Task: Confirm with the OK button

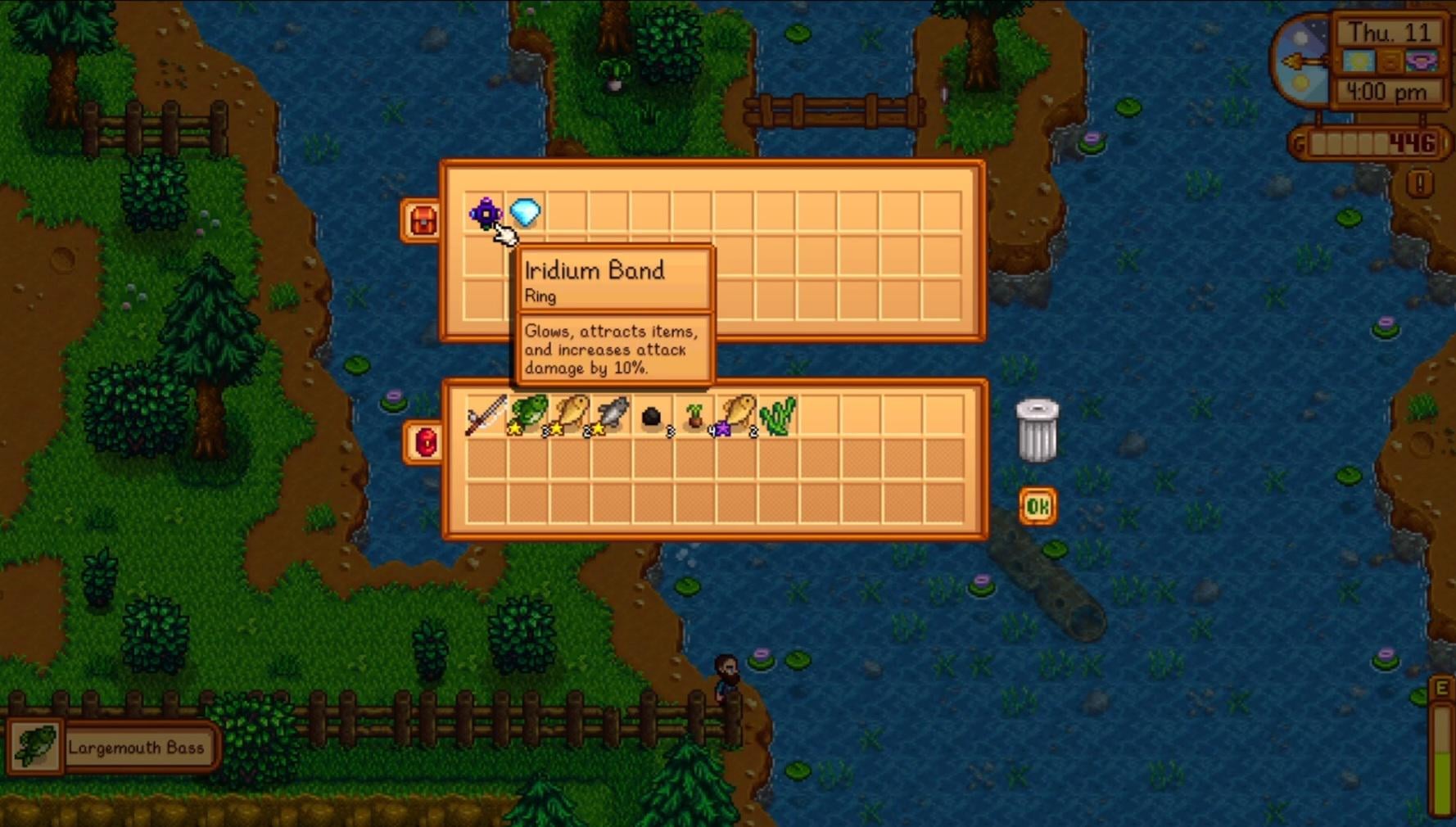Action: [x=1037, y=507]
